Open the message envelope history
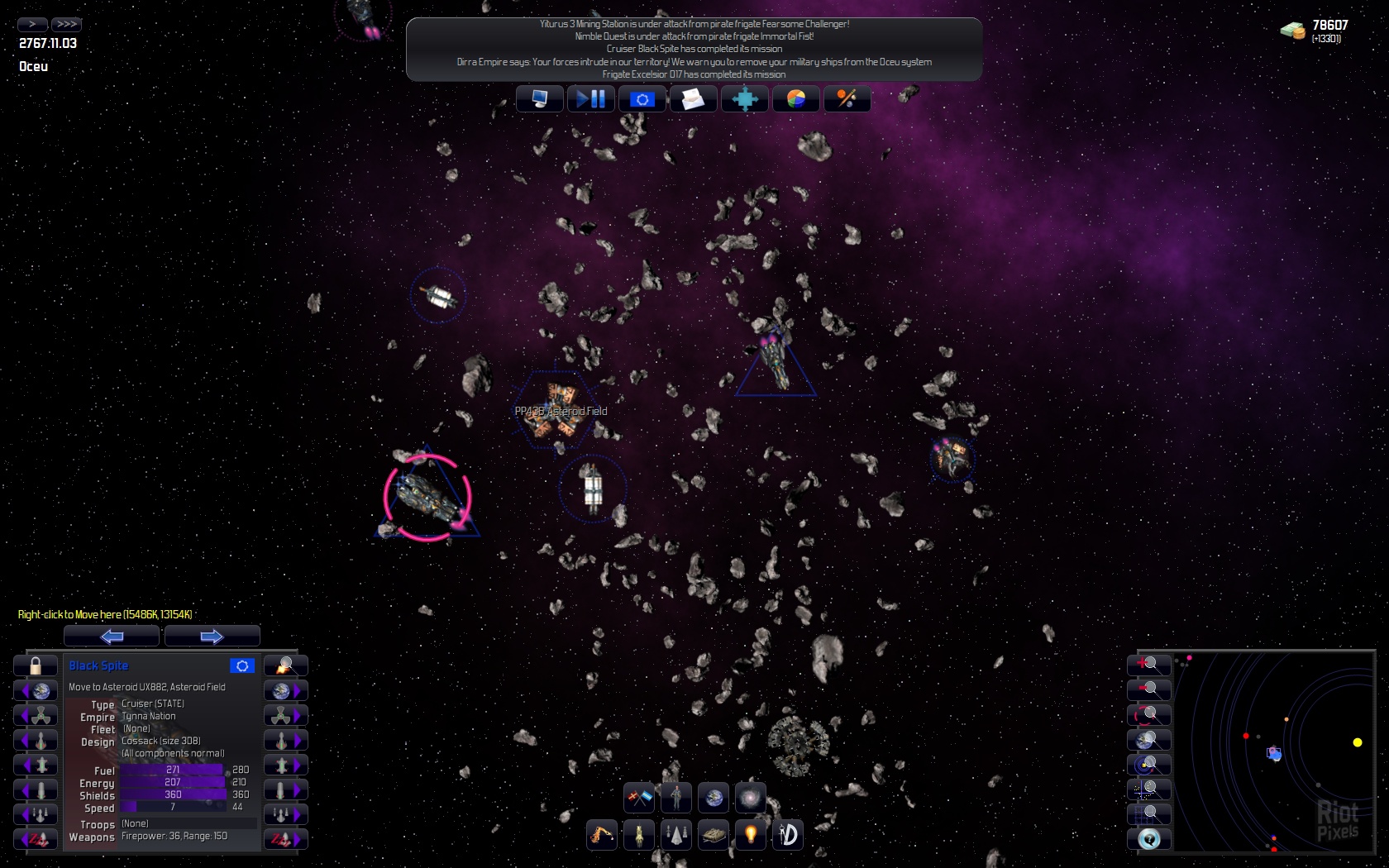Image resolution: width=1389 pixels, height=868 pixels. (693, 99)
